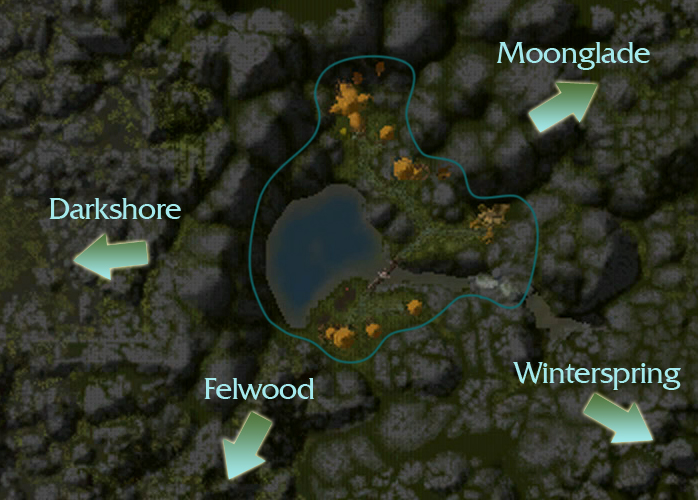Open the Felwood zone label
Image resolution: width=698 pixels, height=500 pixels.
(259, 389)
